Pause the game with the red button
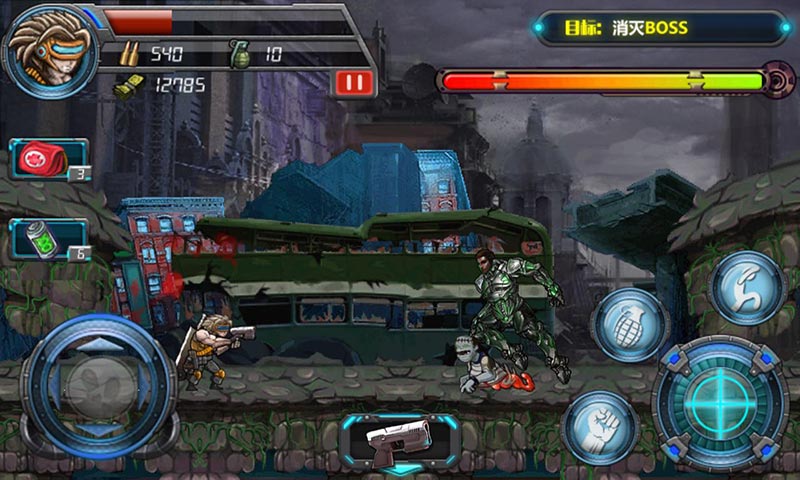Viewport: 800px width, 480px height. 354,82
